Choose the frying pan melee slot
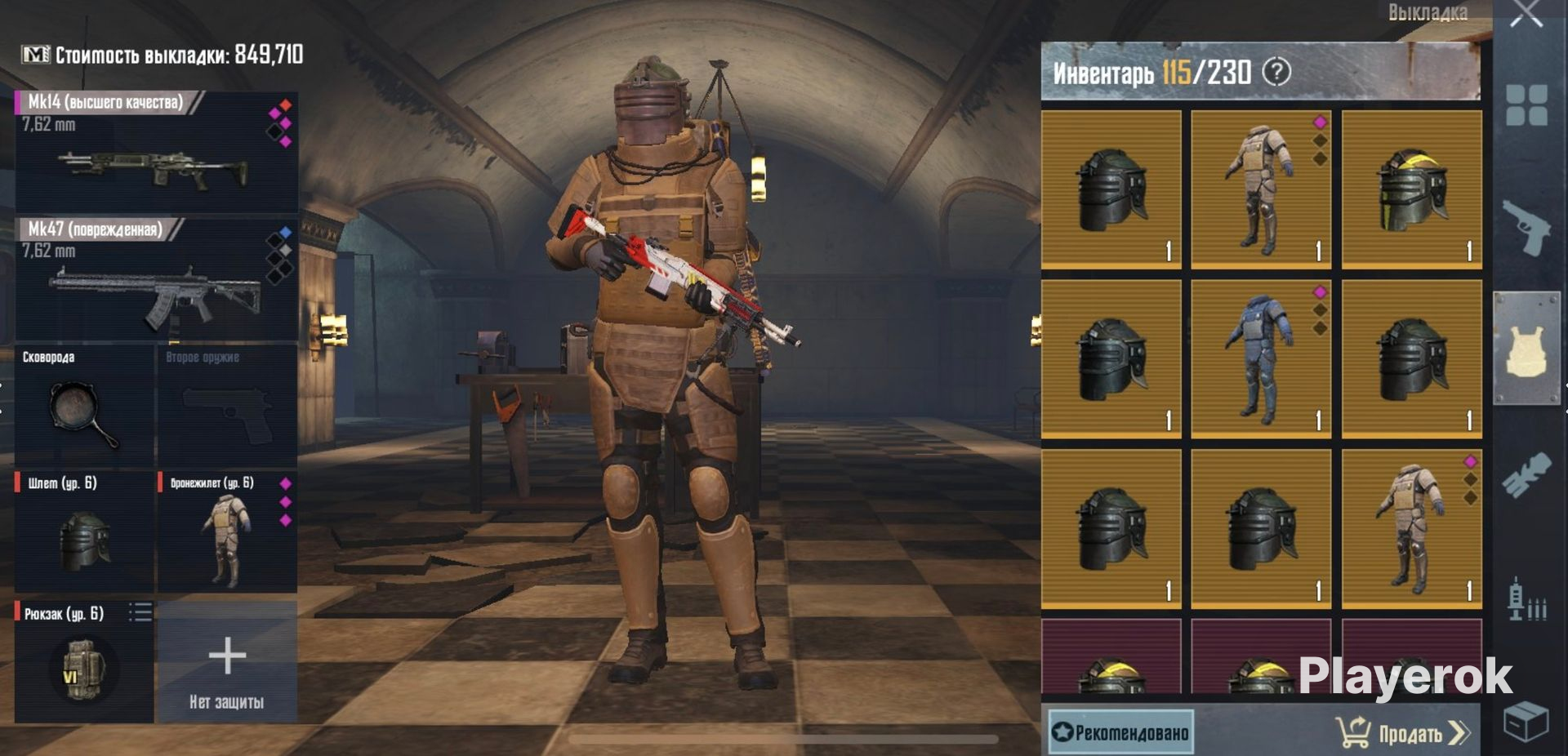The height and width of the screenshot is (756, 1568). tap(84, 407)
